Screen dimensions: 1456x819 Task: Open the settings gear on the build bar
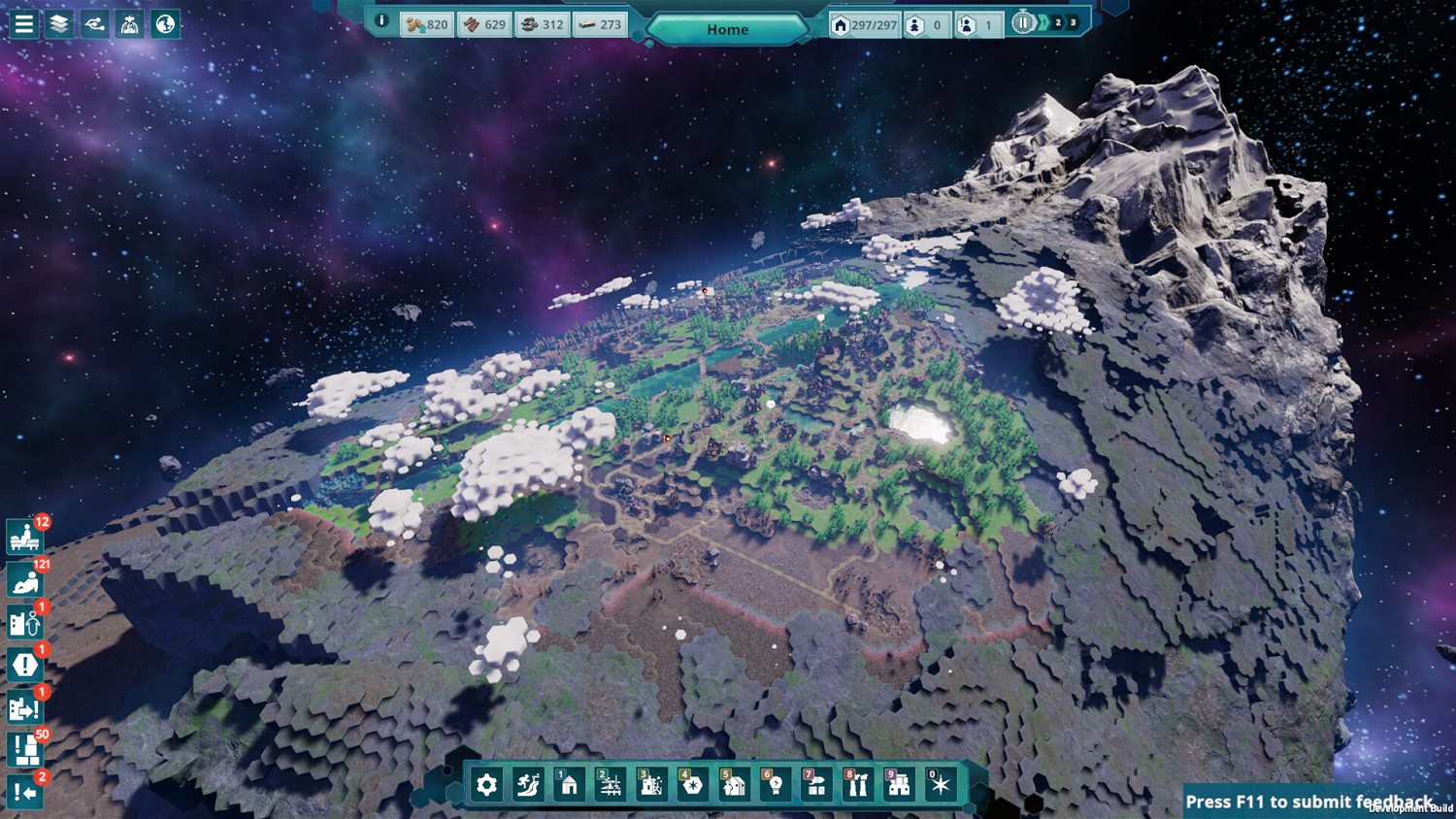pyautogui.click(x=486, y=785)
